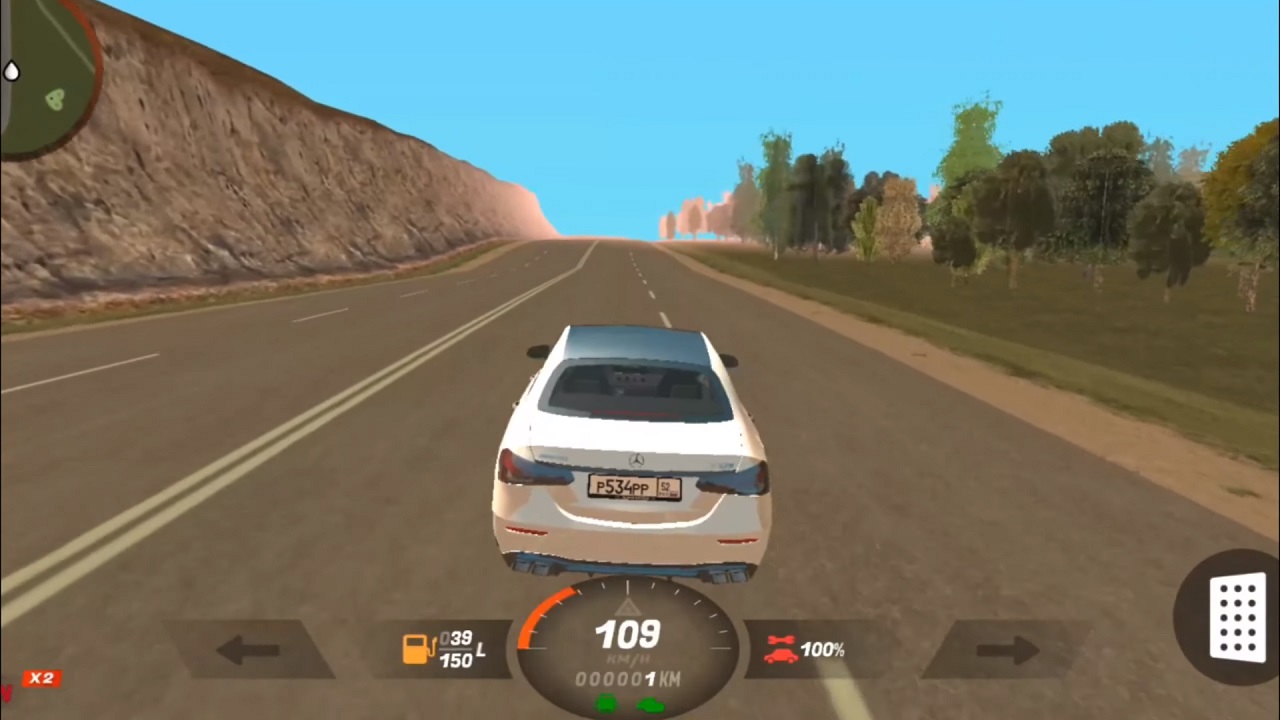Tap the X2 multiplier badge
This screenshot has height=720, width=1280.
(x=41, y=678)
